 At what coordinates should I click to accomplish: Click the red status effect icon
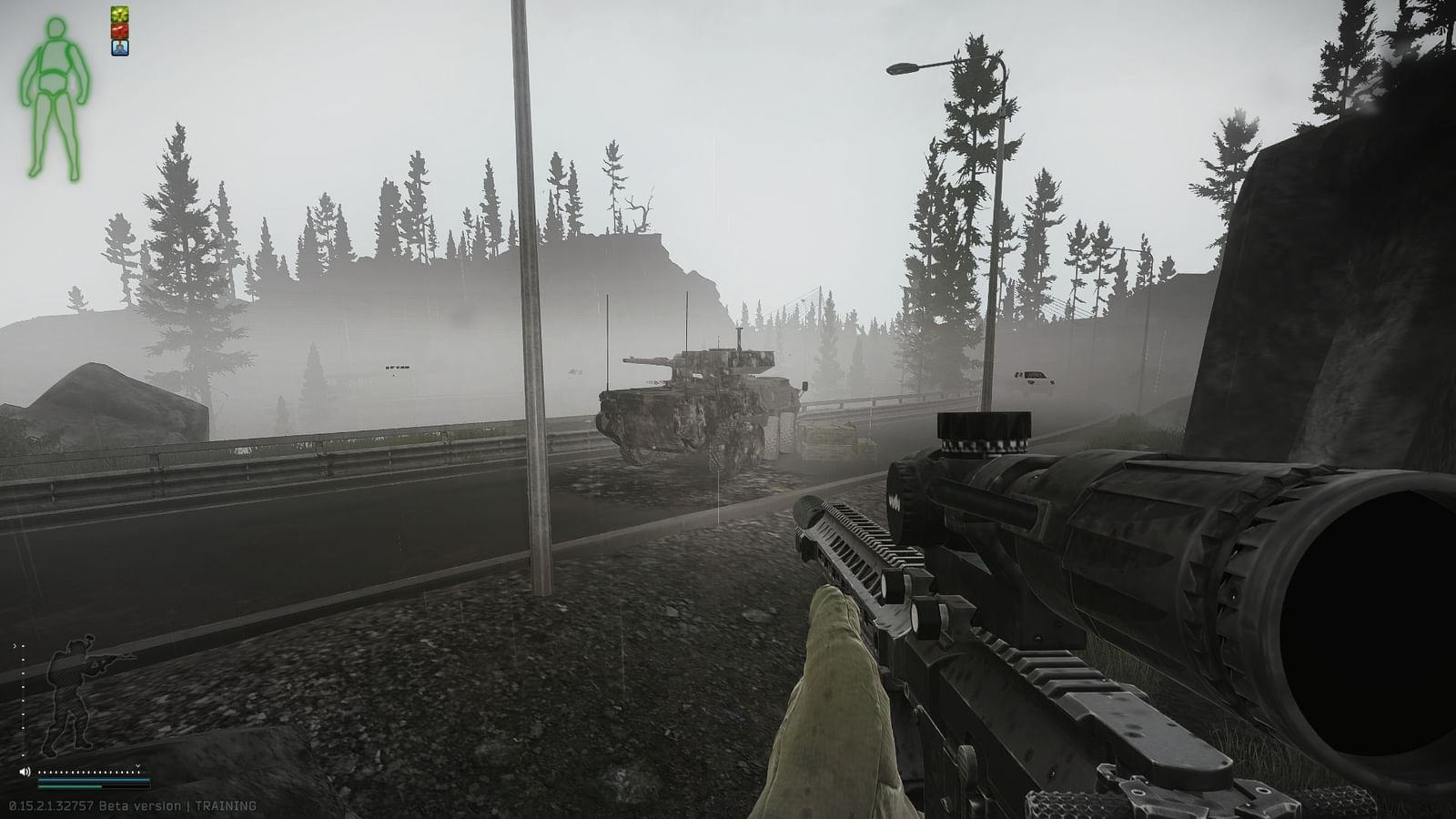click(119, 31)
